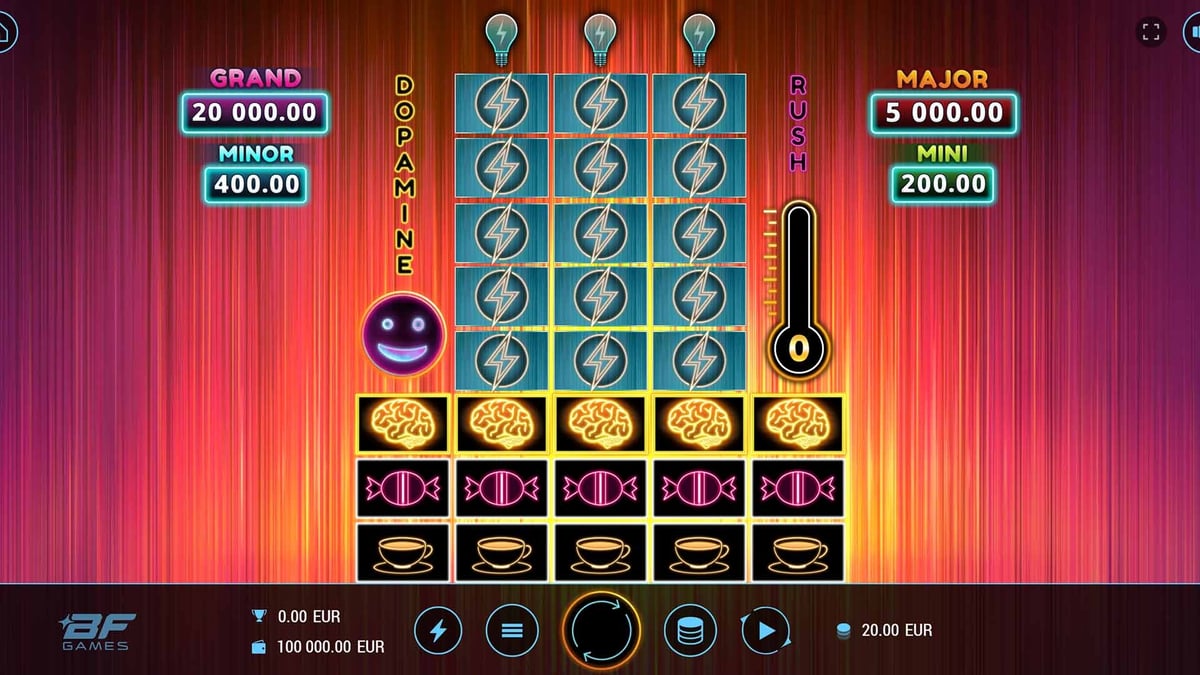This screenshot has width=1200, height=675.
Task: Toggle the sound speaker icon
Action: [1194, 32]
